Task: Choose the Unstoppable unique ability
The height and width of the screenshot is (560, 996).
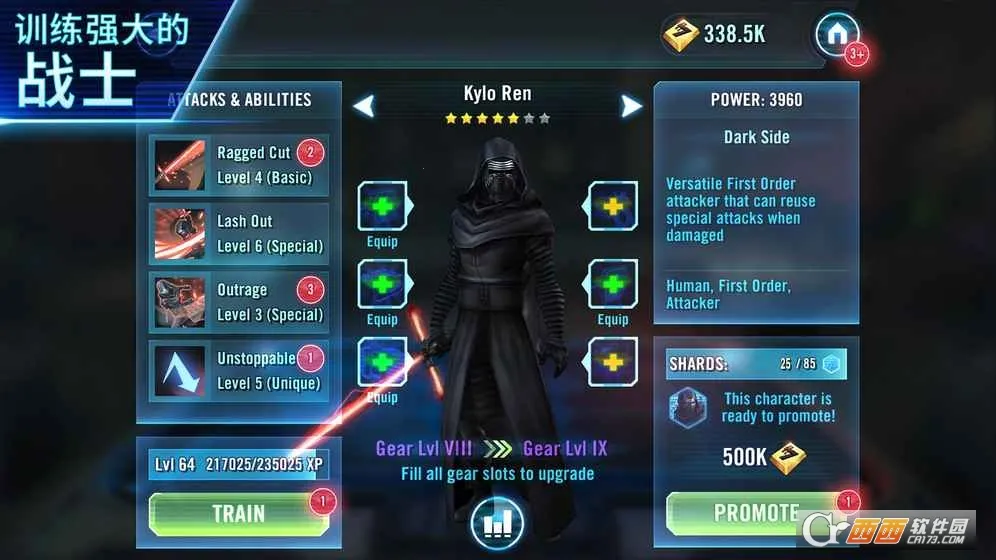Action: click(x=239, y=370)
